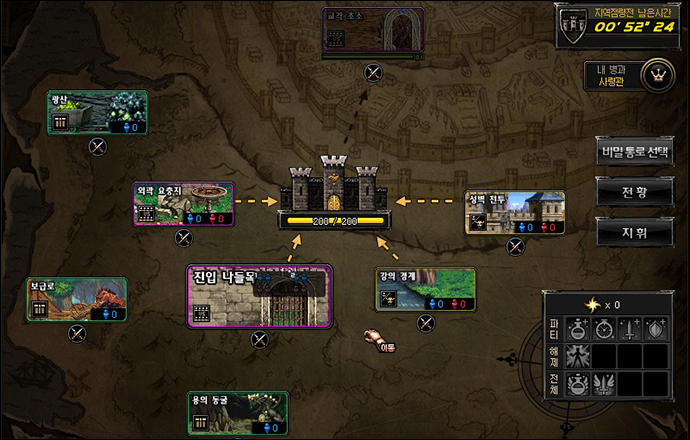The height and width of the screenshot is (440, 690).
Task: Select the 용의 둥굴 dragon cave tile
Action: 238,413
